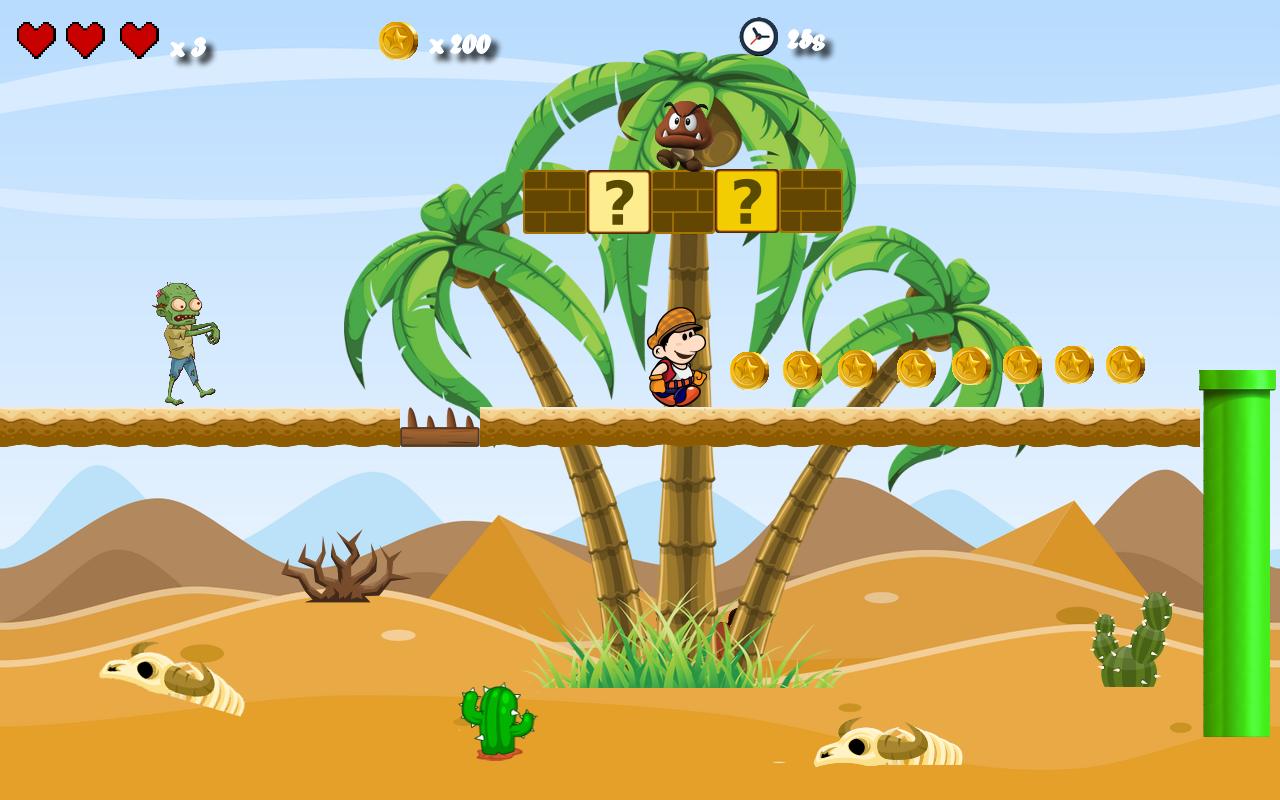
Task: Tap the Goomba enemy atop the tree
Action: click(685, 130)
